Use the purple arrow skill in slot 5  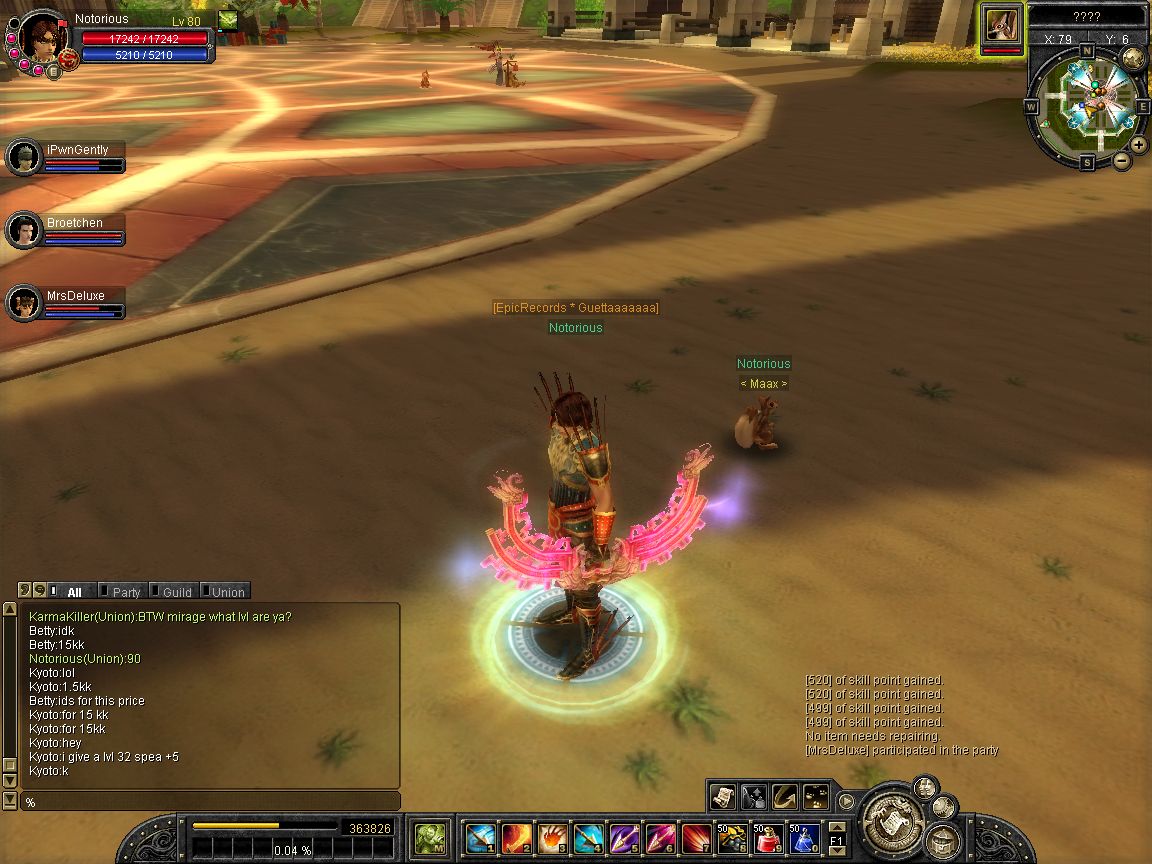[623, 836]
